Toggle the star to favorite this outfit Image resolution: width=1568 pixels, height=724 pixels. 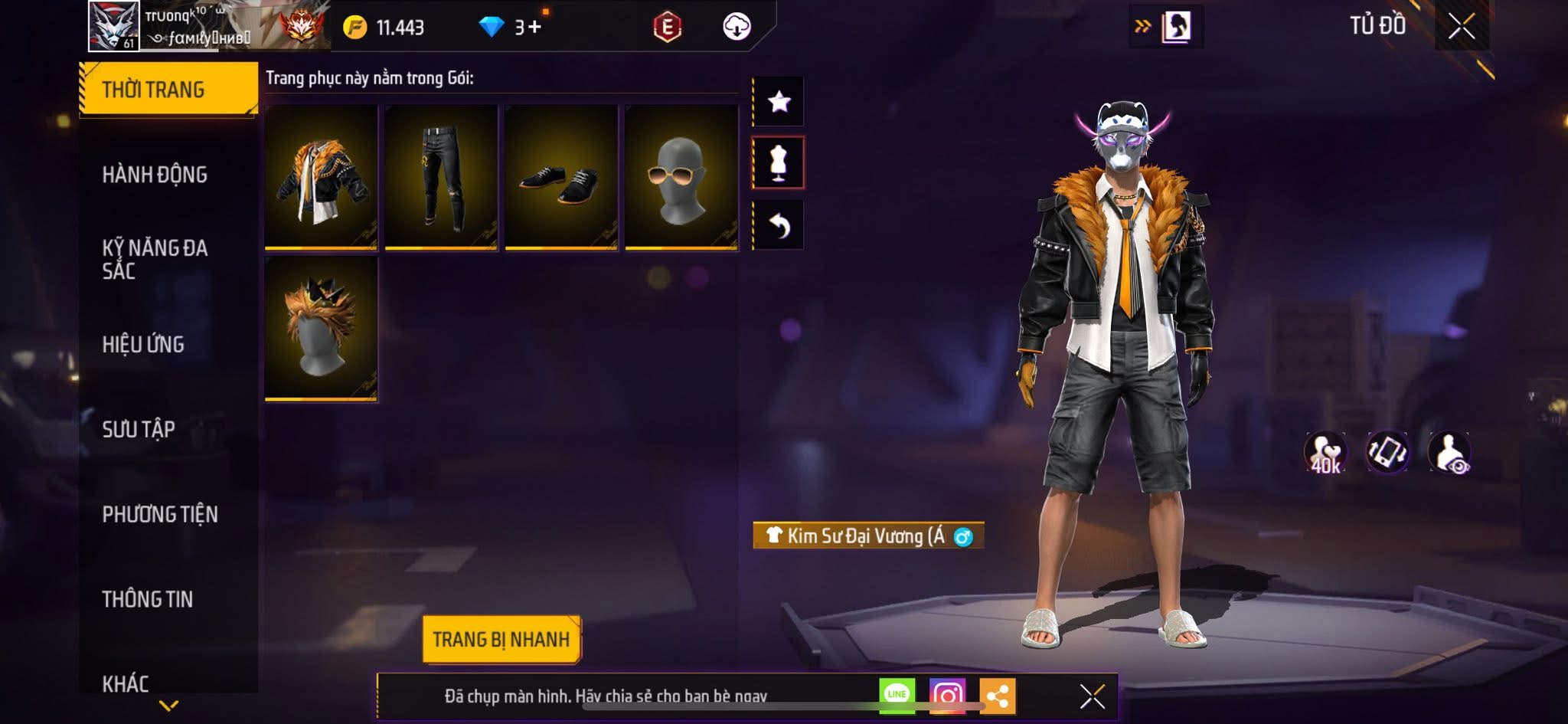click(779, 100)
